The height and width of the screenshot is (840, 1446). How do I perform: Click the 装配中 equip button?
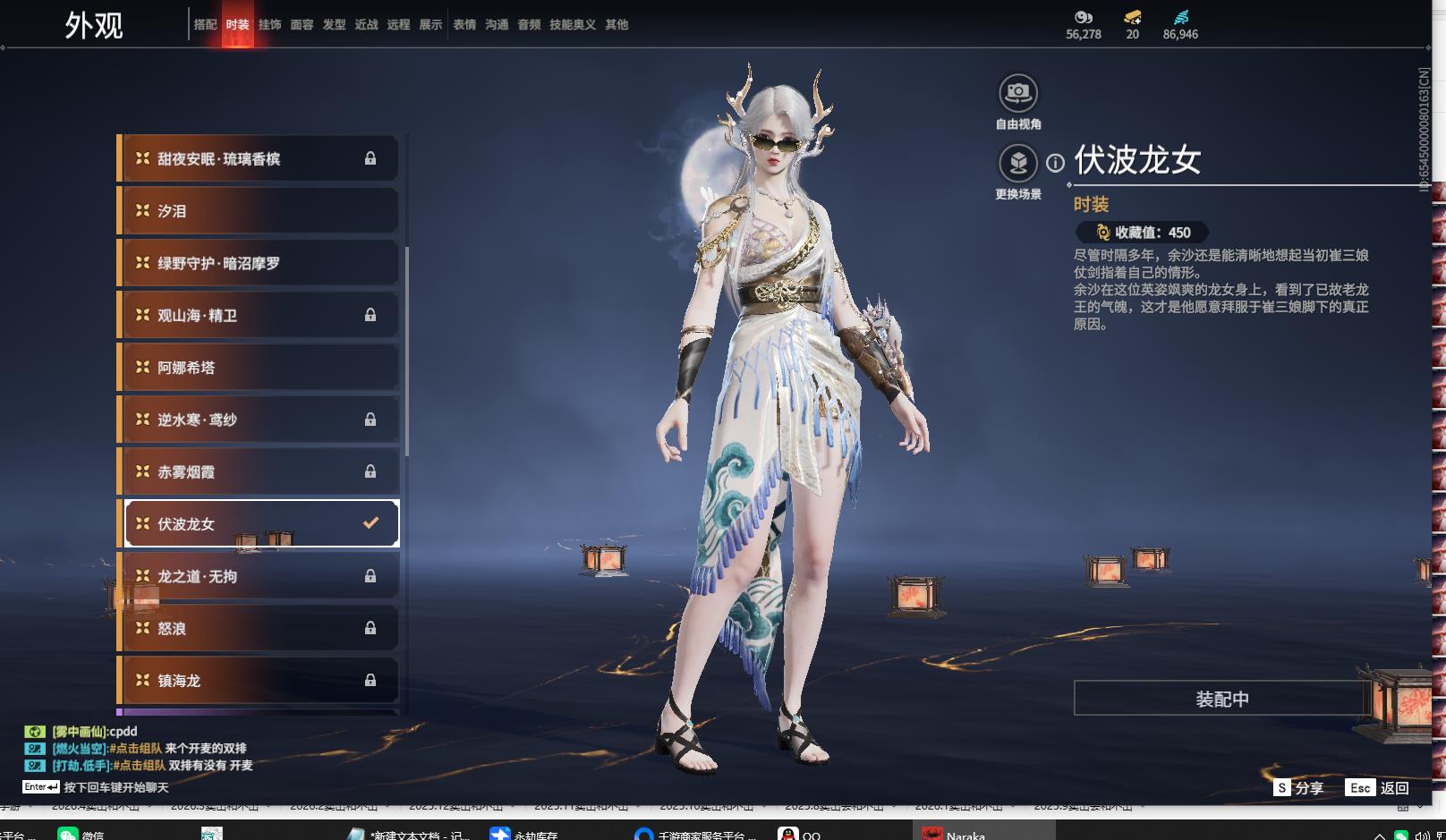pyautogui.click(x=1221, y=699)
